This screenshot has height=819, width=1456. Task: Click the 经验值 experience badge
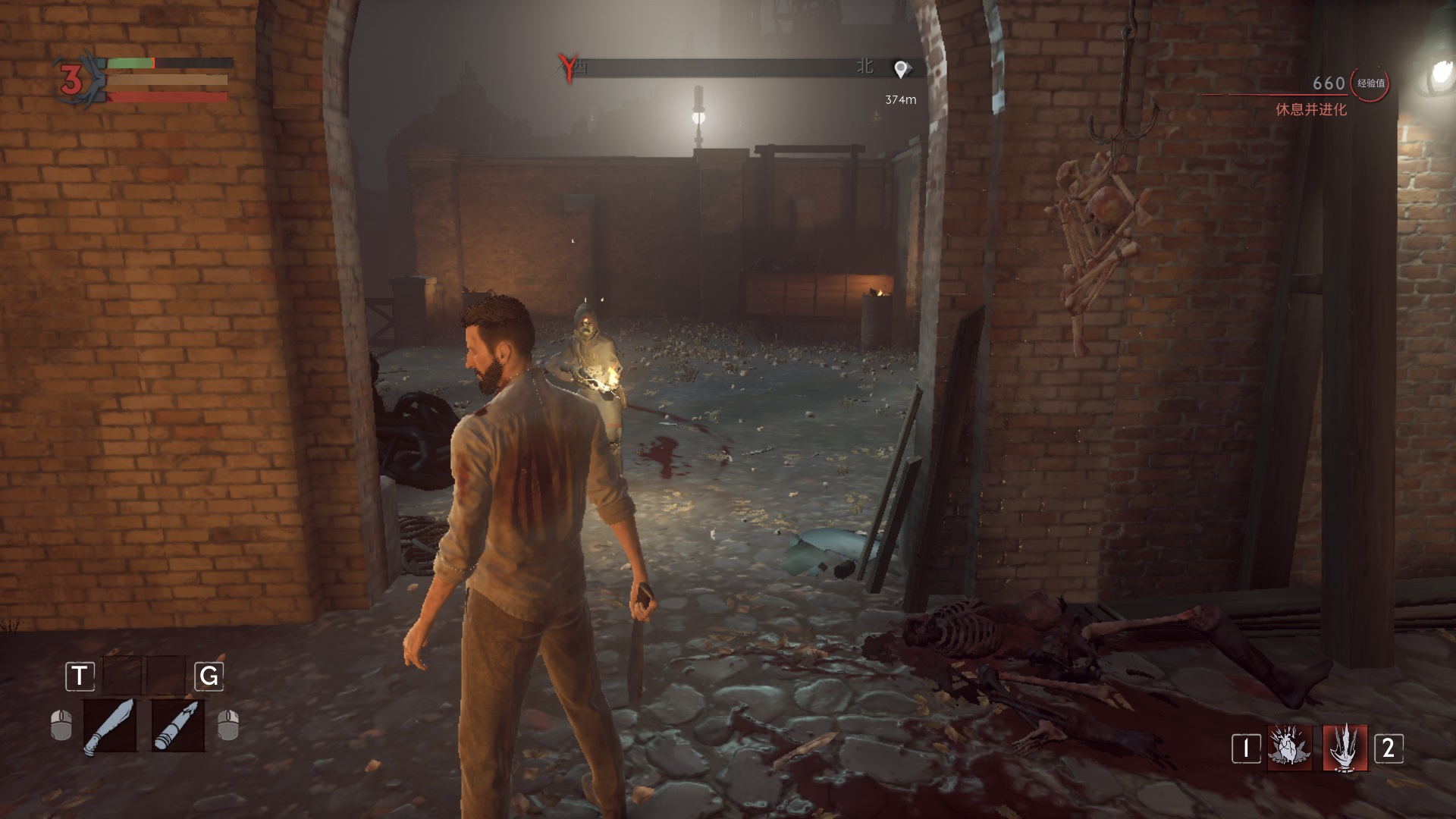tap(1370, 83)
